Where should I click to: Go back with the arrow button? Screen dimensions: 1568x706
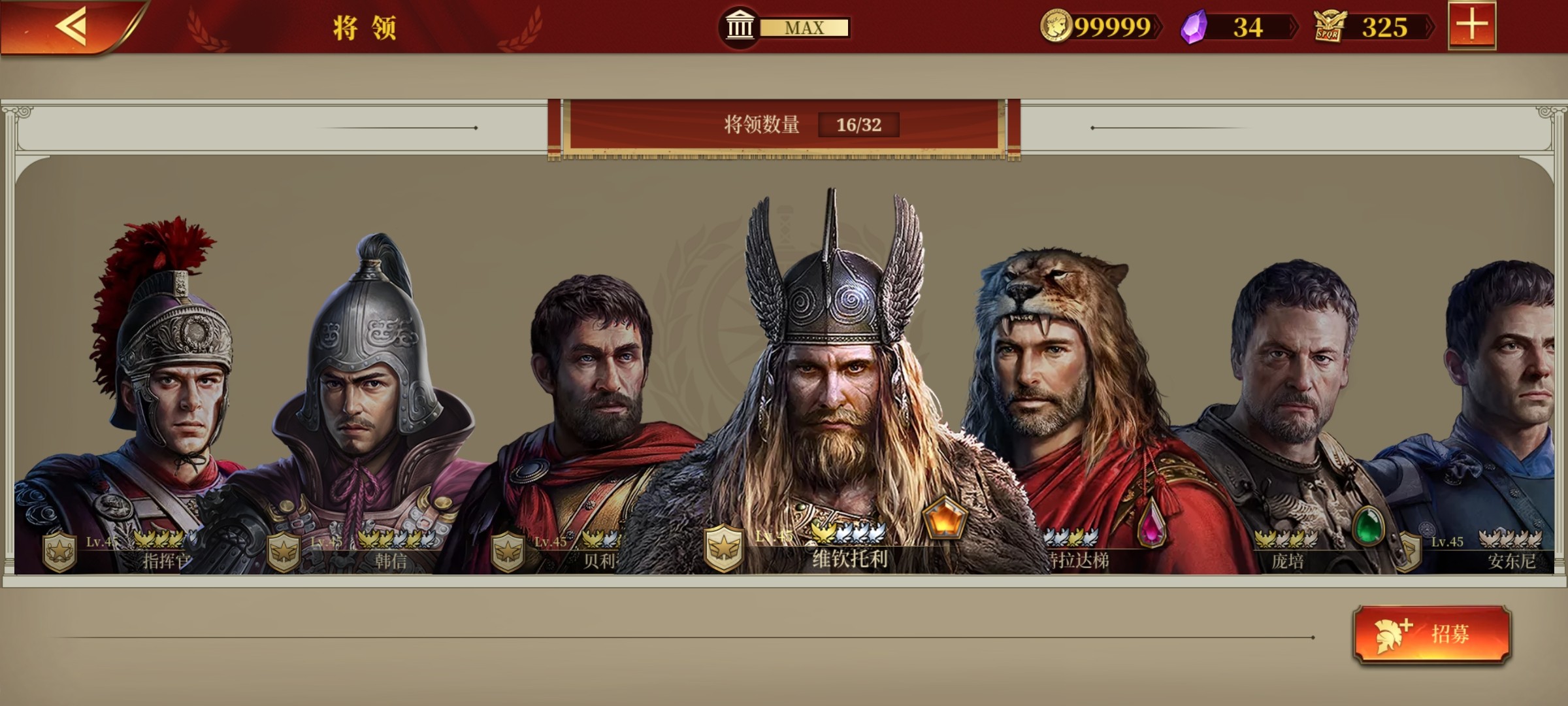pyautogui.click(x=72, y=27)
